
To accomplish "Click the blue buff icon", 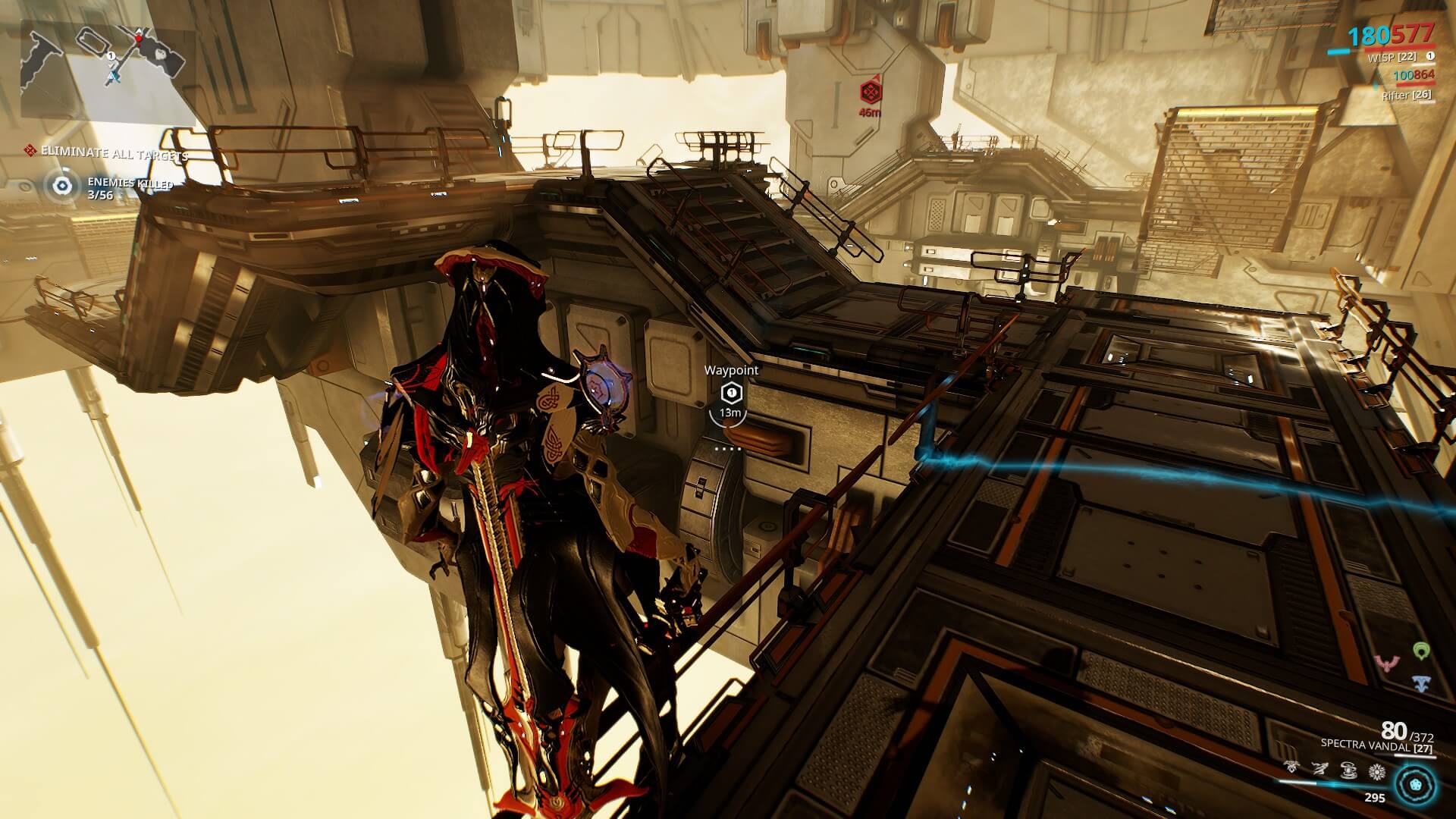I will coord(1421,682).
